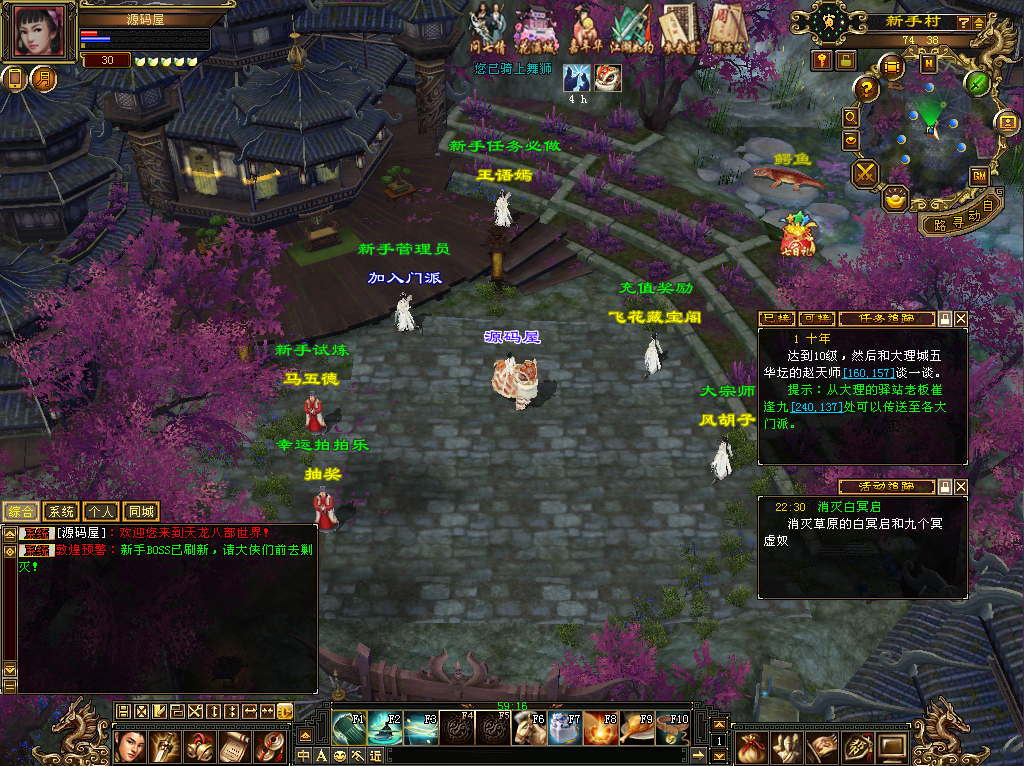1024x766 pixels.
Task: Open the bag icon in bottom-right menu
Action: point(755,745)
